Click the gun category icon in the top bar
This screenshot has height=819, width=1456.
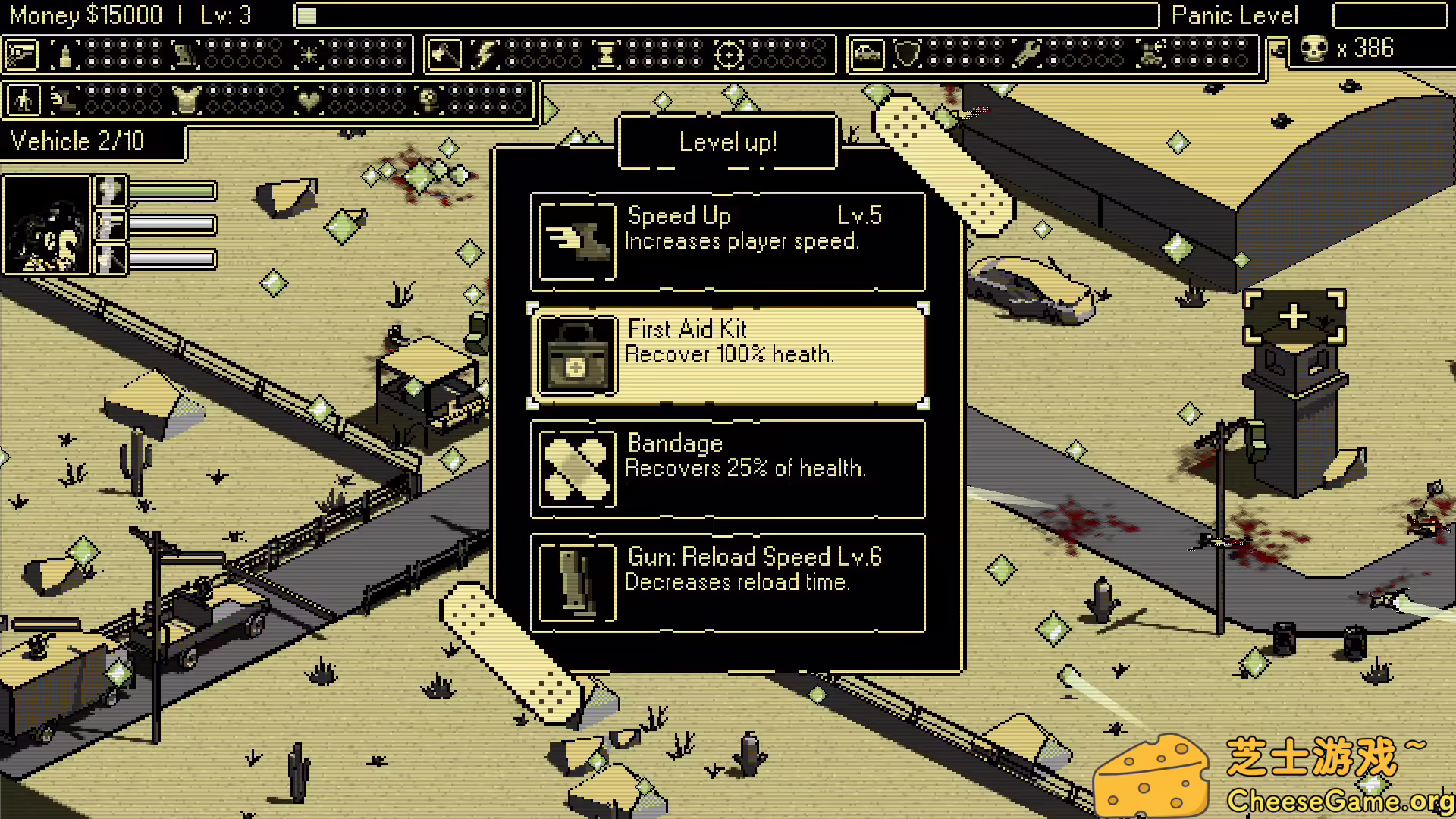coord(22,55)
